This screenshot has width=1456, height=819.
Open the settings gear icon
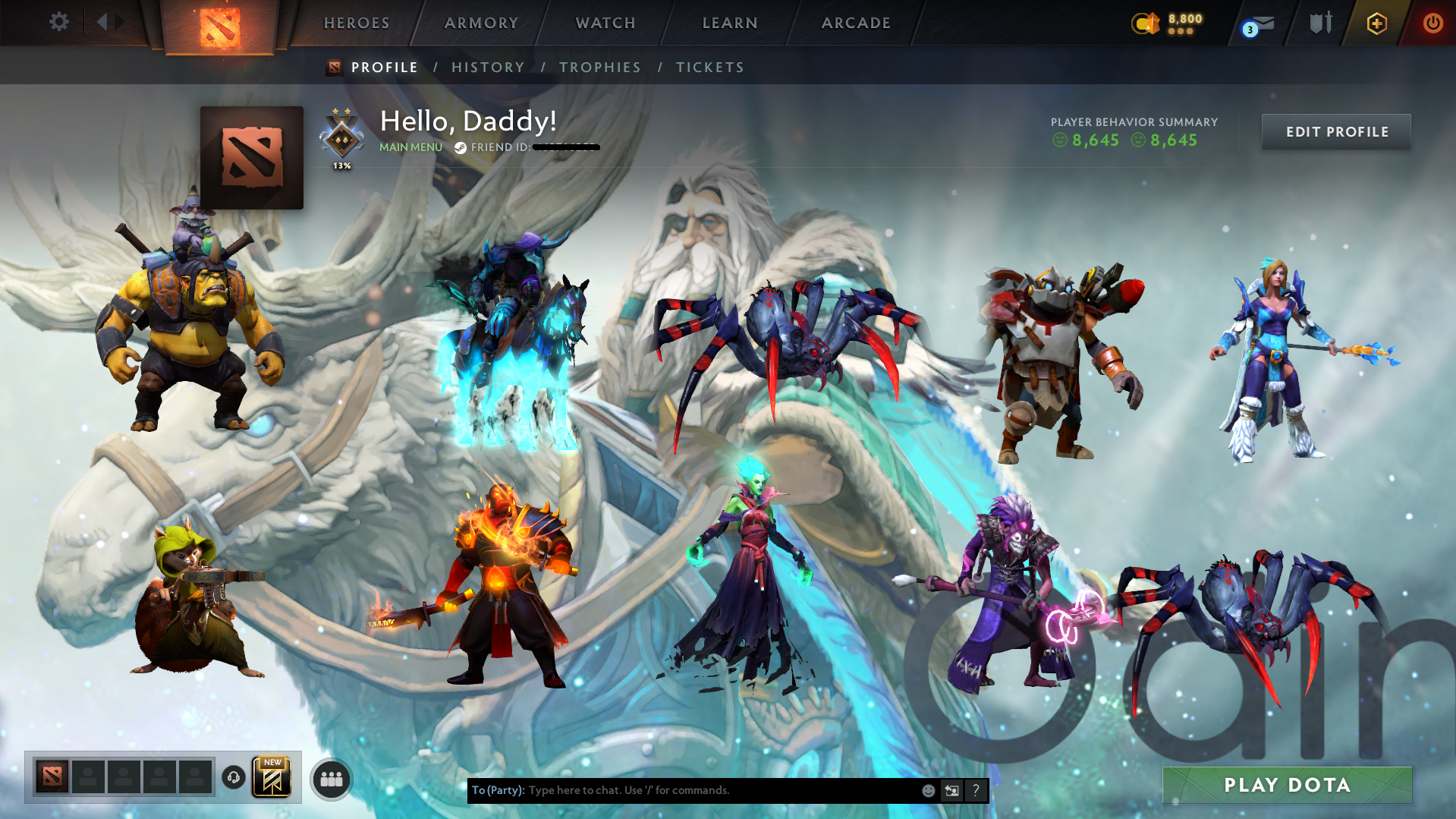point(59,23)
